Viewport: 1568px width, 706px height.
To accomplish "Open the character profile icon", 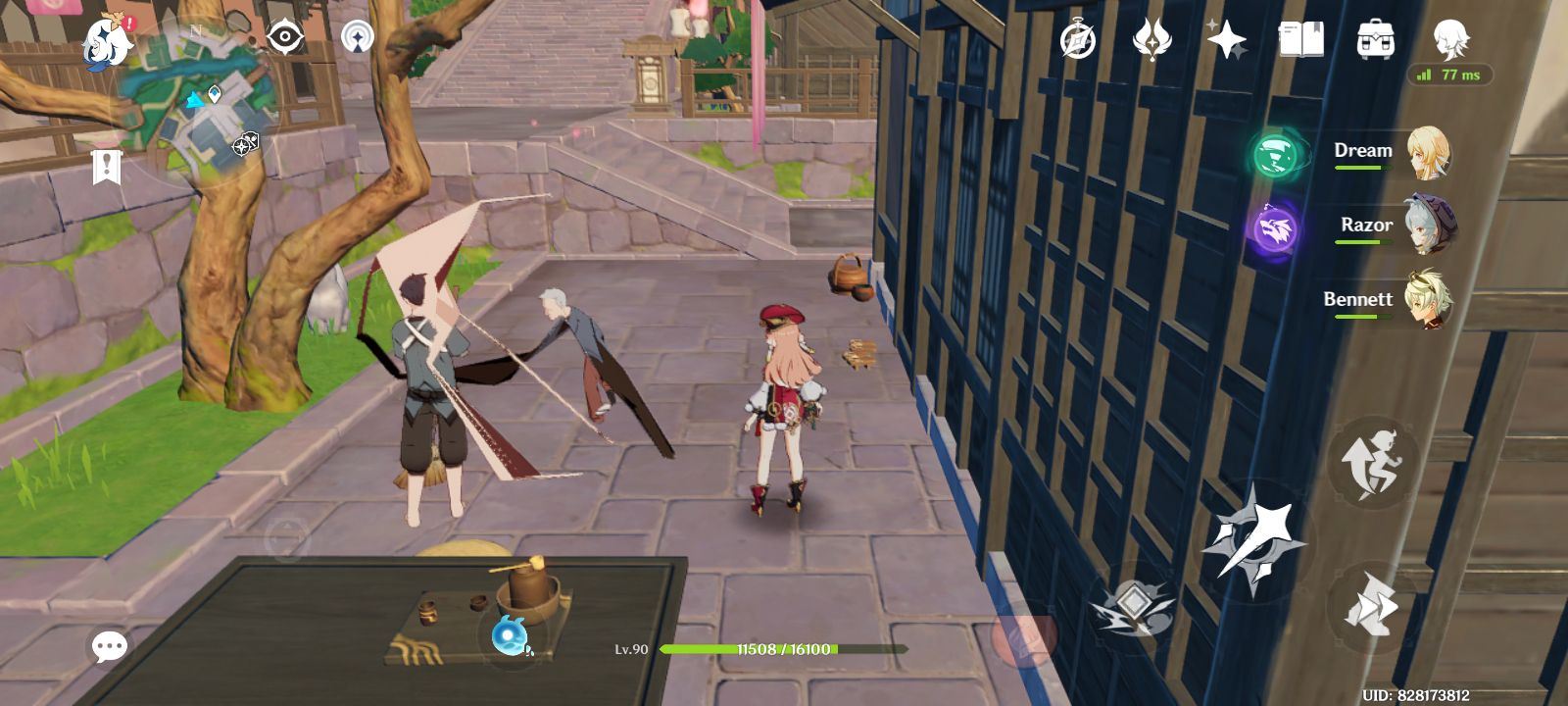I will [x=1450, y=40].
